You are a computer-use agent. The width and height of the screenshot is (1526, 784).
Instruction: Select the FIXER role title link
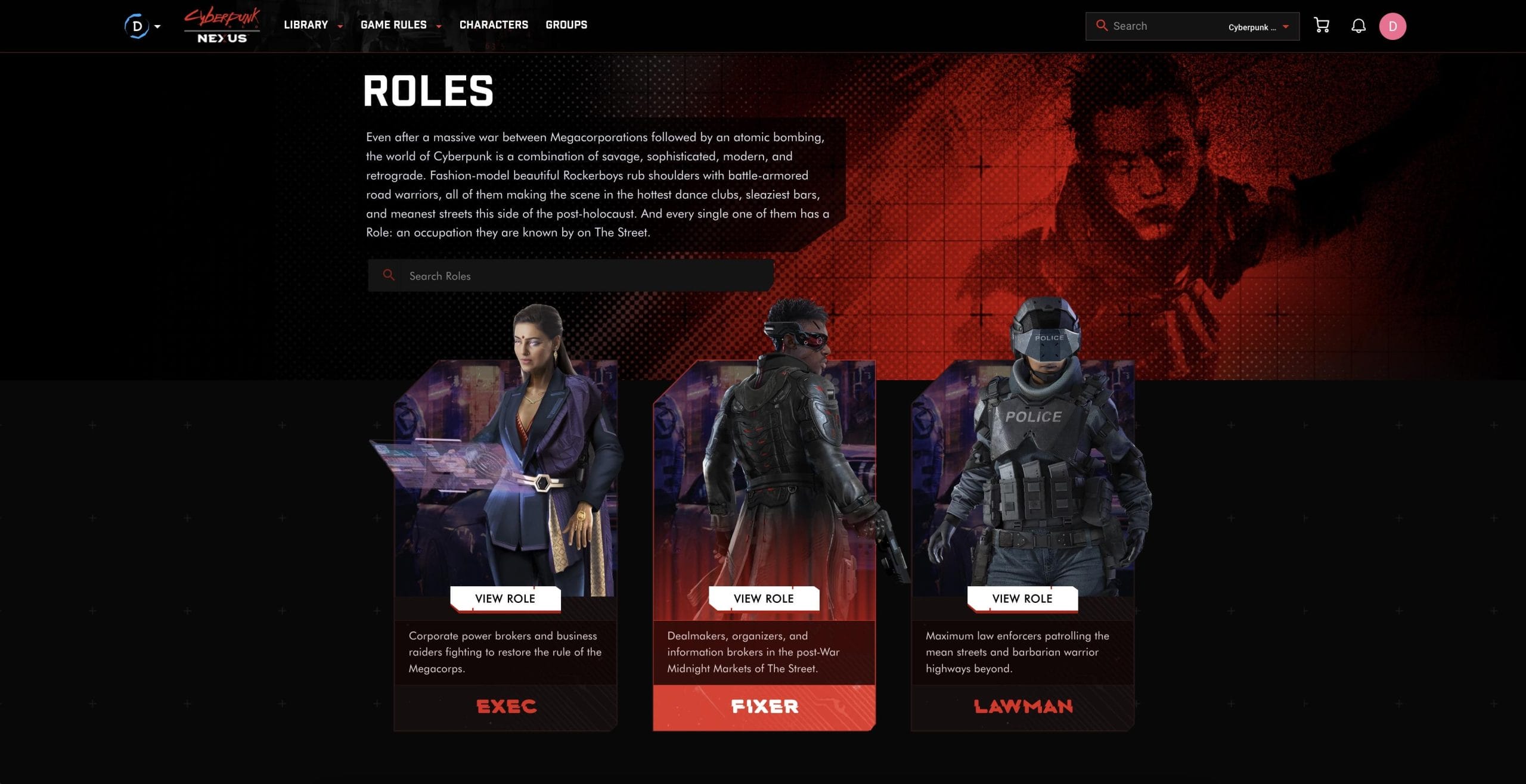(x=764, y=707)
